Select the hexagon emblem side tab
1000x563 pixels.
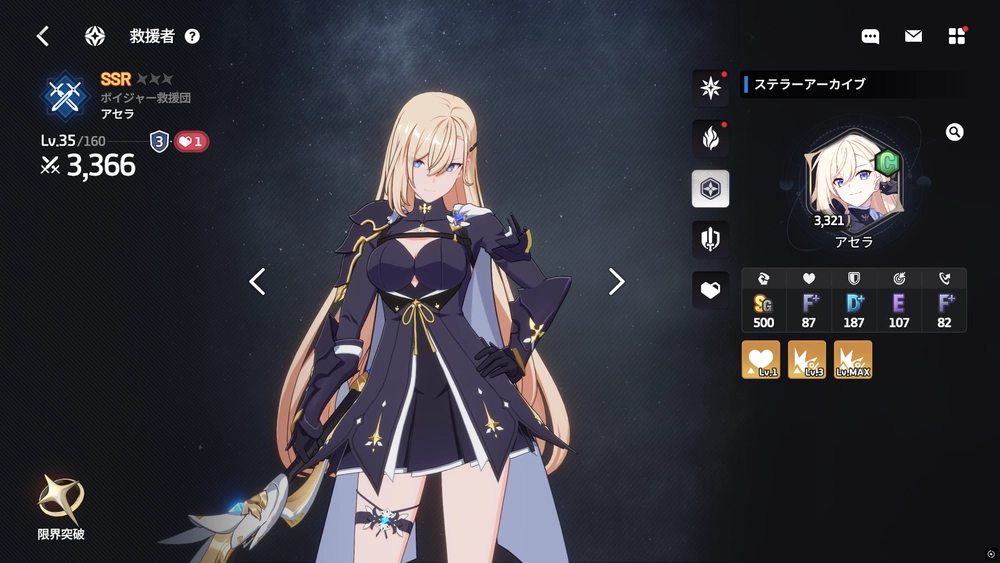(x=711, y=189)
